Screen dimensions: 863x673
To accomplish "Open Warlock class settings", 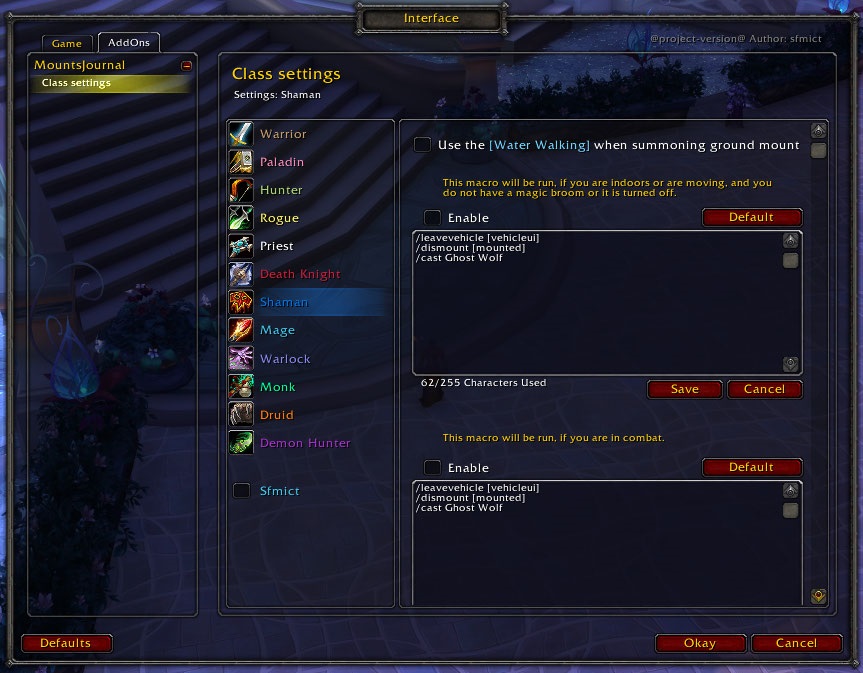I will 285,359.
